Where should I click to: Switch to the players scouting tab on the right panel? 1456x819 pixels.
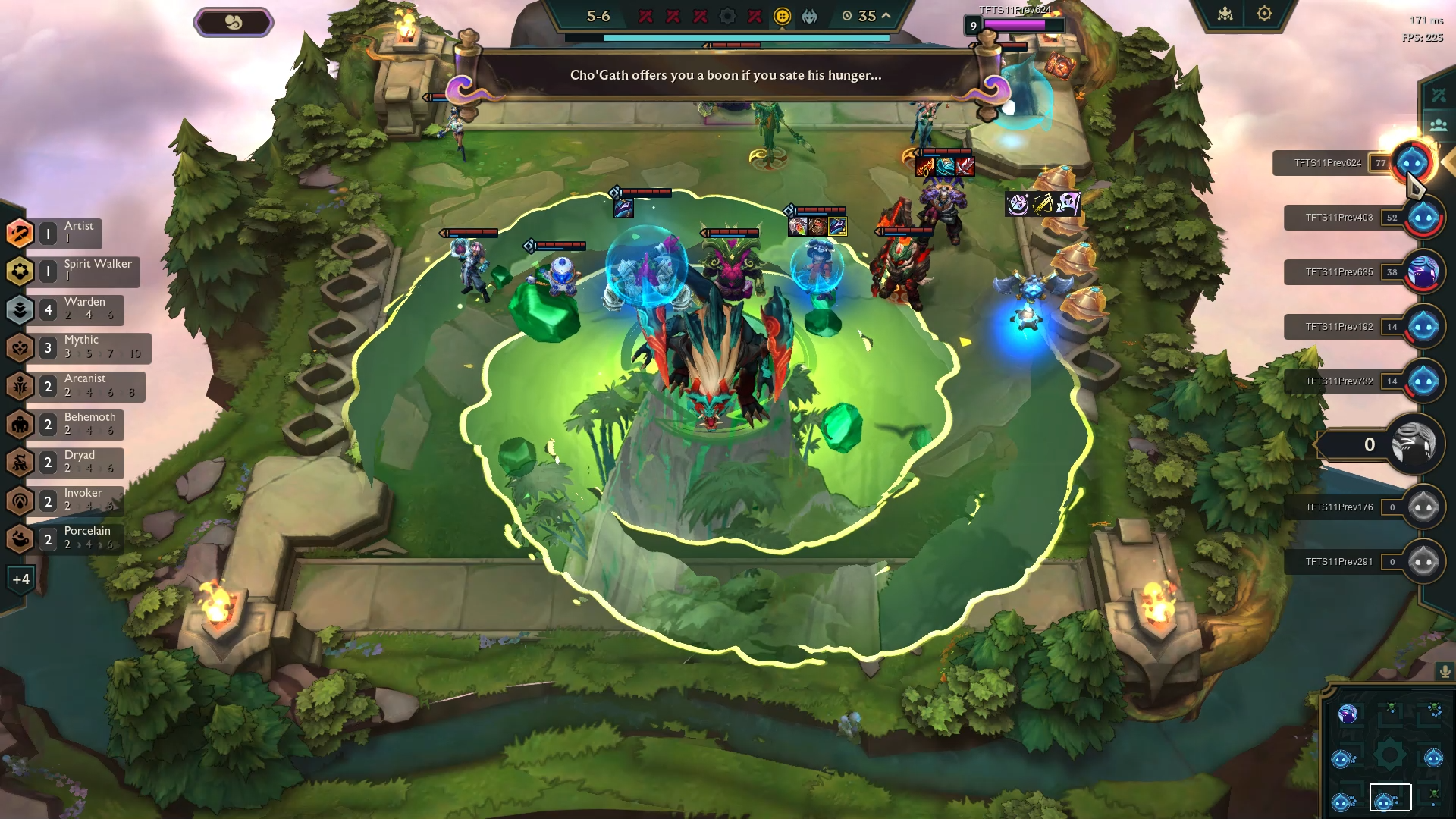click(x=1439, y=124)
